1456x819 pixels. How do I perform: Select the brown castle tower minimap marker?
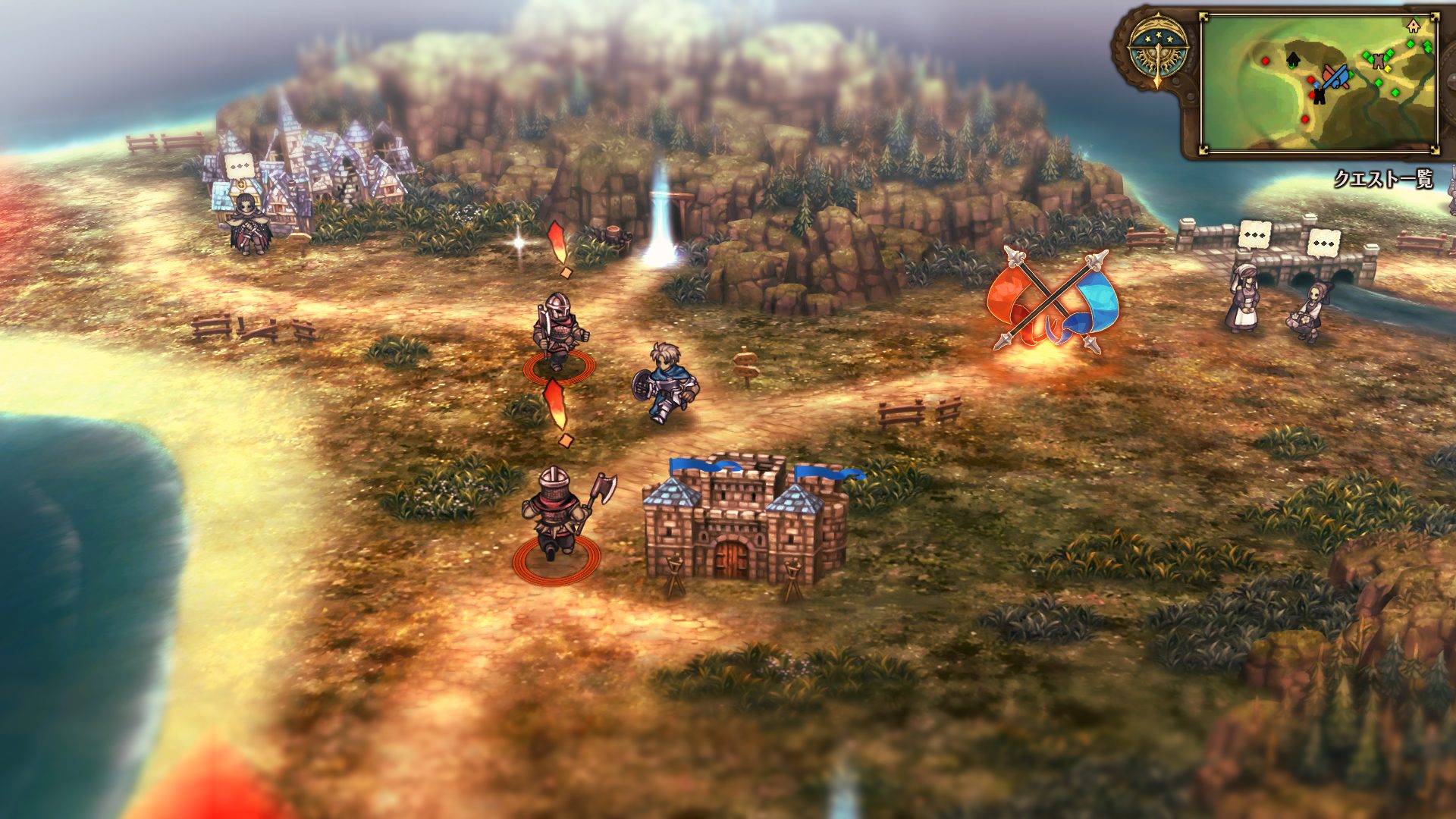[x=1379, y=62]
